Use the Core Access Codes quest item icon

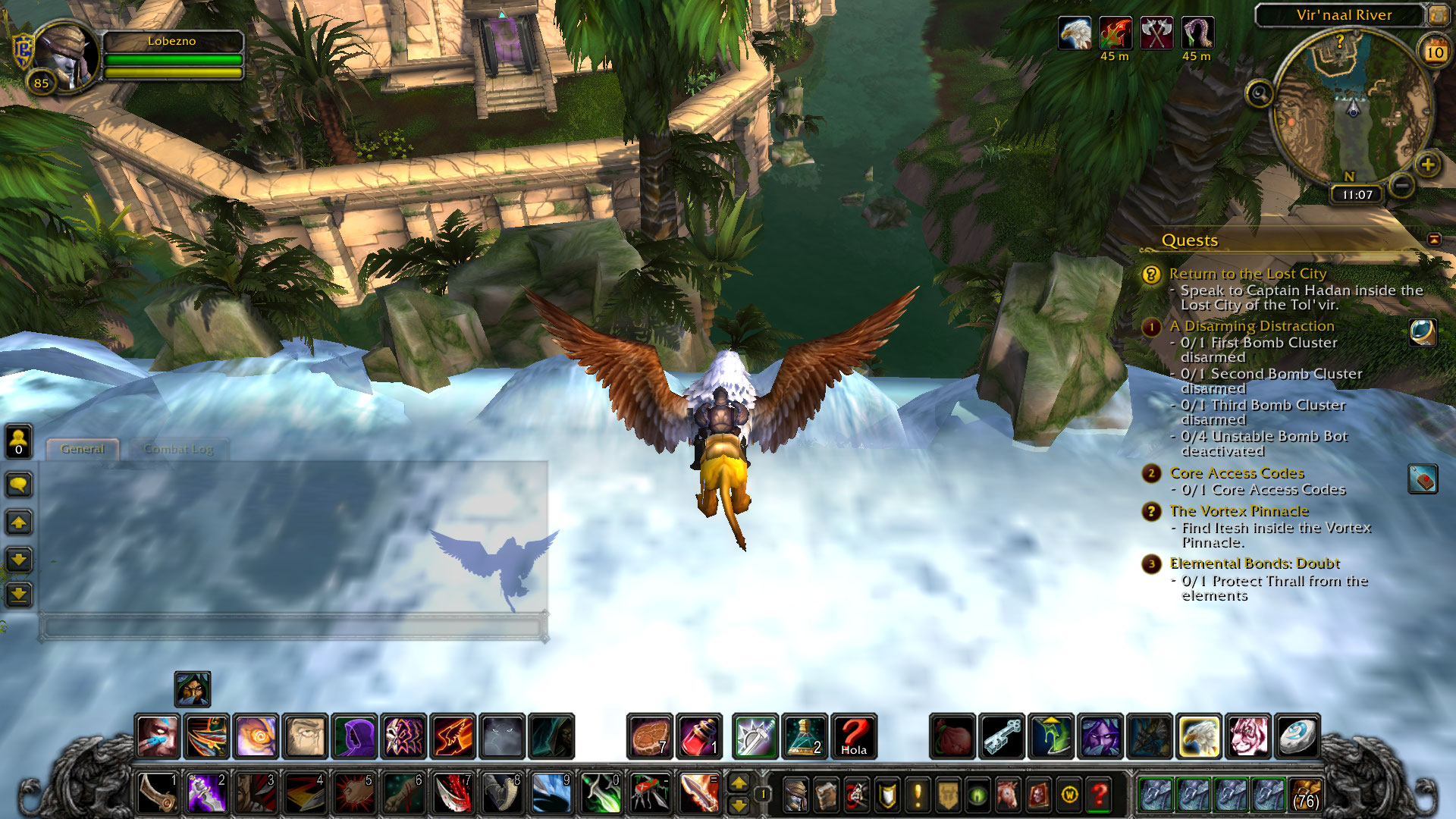tap(1423, 479)
